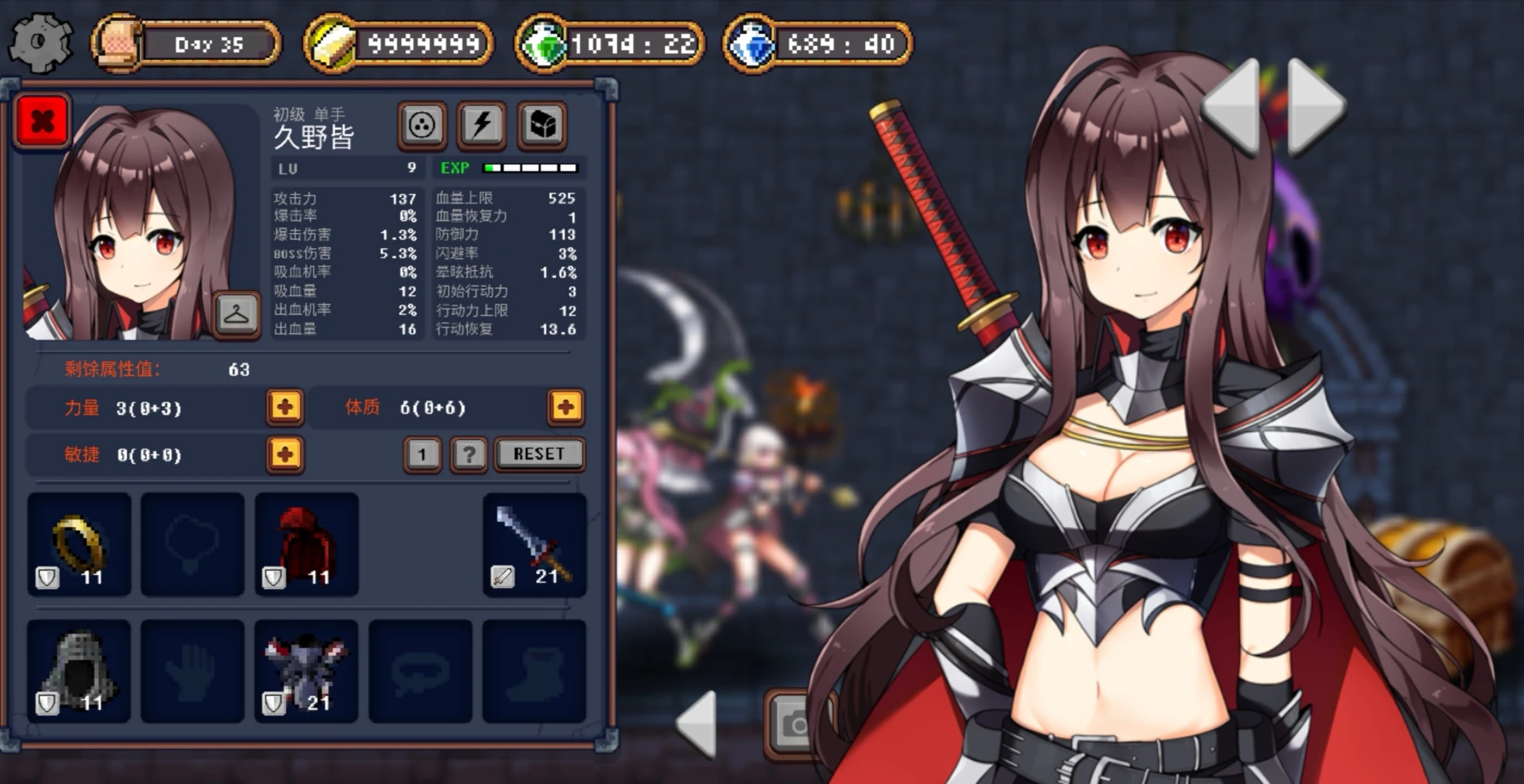
Task: Select the chainmail coif helmet slot
Action: pos(79,671)
